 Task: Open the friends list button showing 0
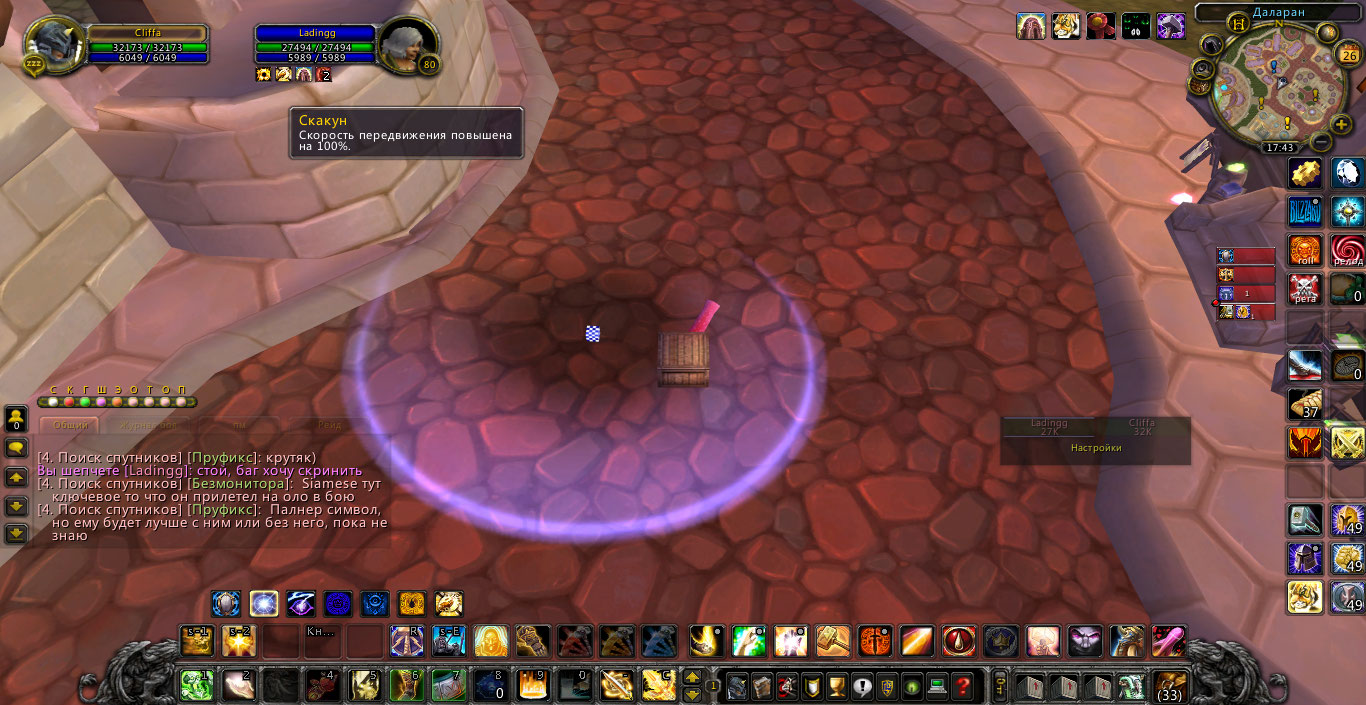coord(16,418)
